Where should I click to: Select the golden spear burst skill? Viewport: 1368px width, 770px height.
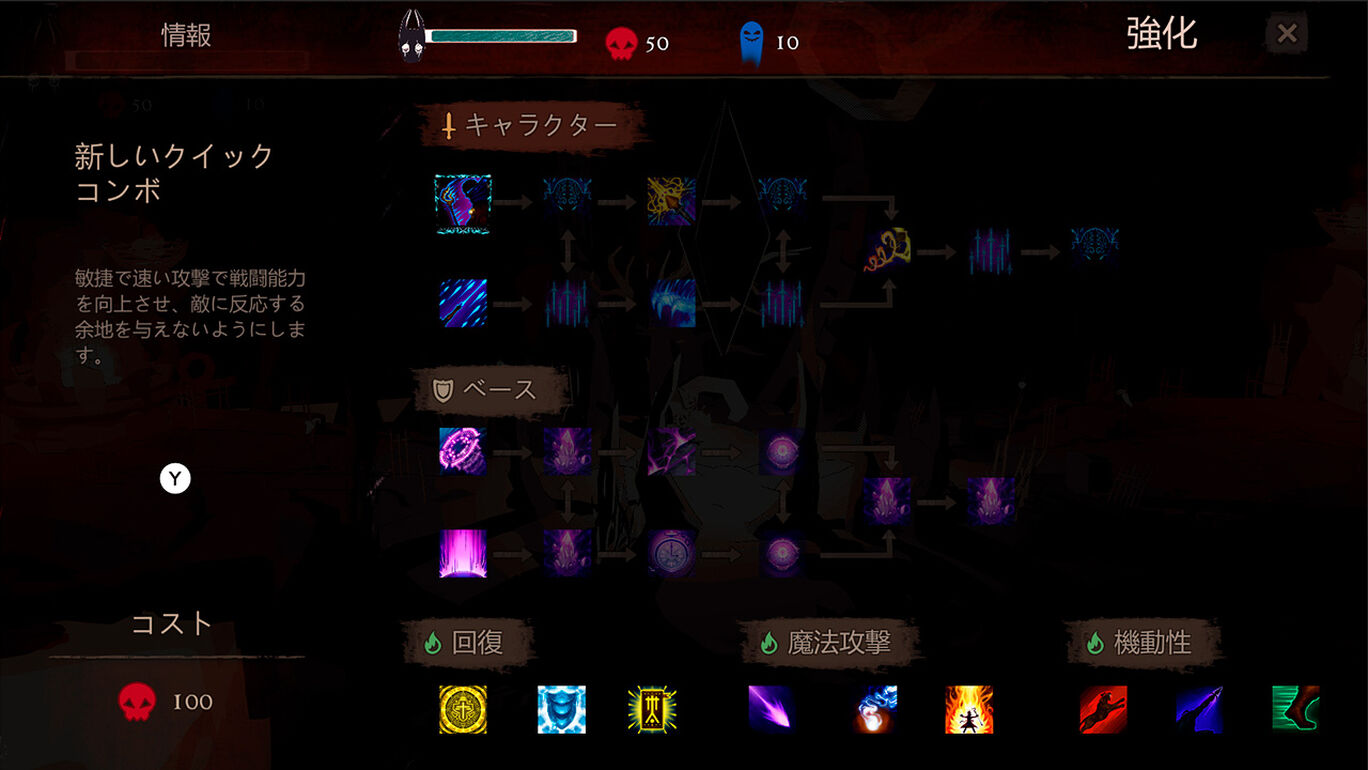click(671, 202)
